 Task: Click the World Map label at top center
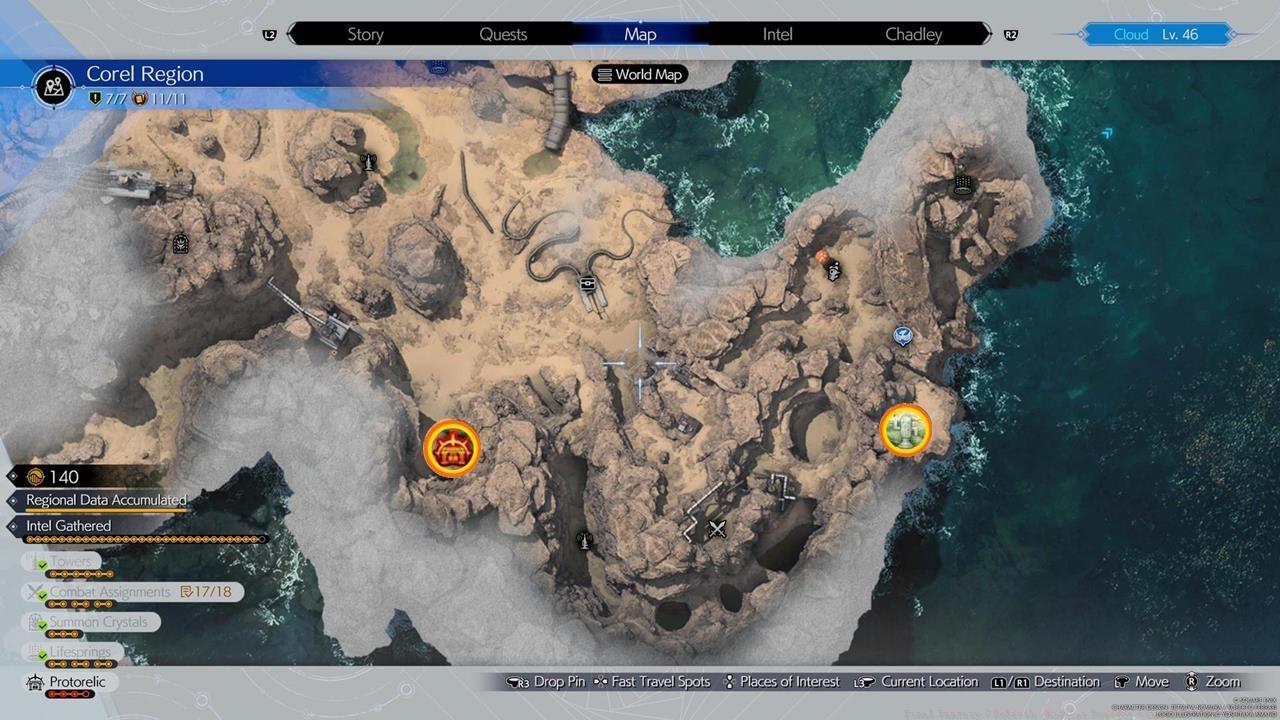(x=639, y=74)
